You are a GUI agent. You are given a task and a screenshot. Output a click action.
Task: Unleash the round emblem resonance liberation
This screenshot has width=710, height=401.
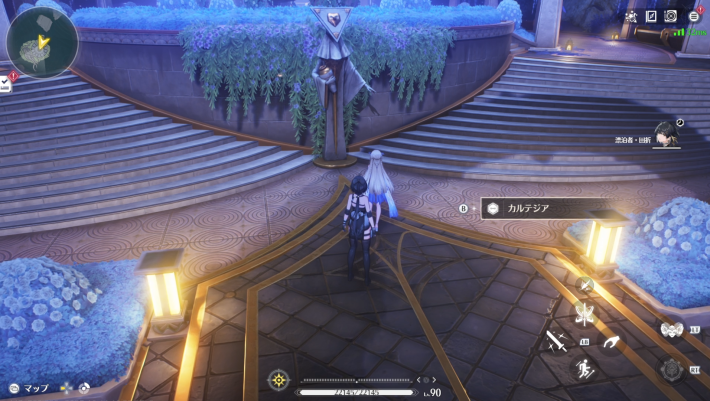coord(672,369)
